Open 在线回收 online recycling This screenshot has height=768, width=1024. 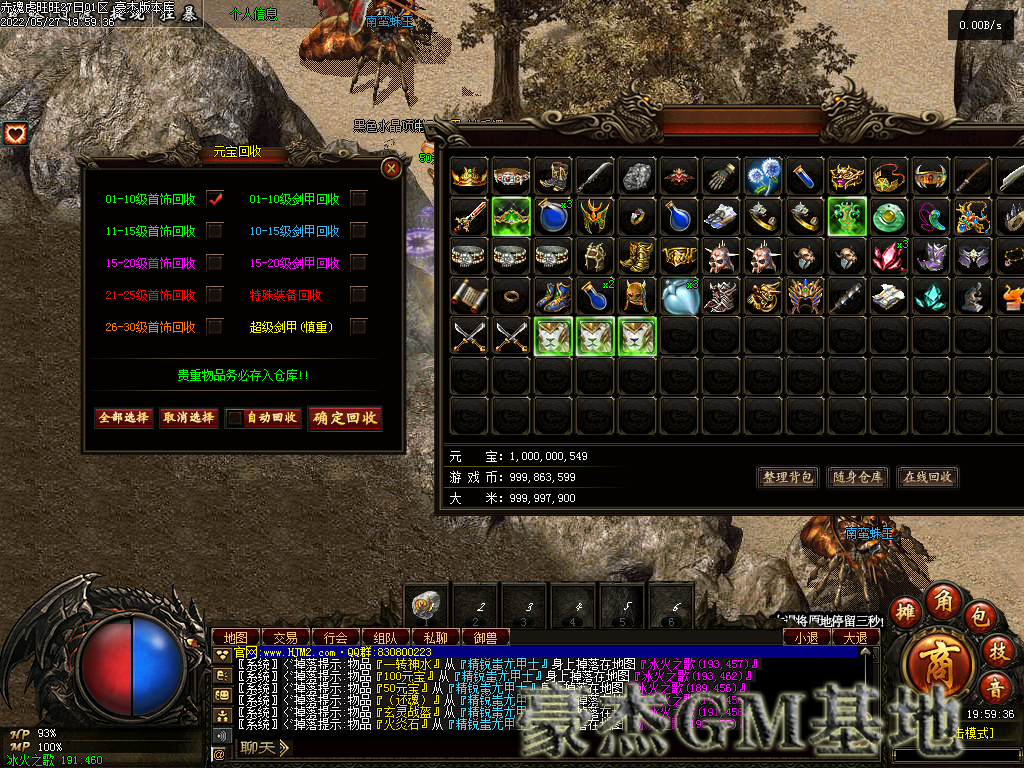tap(927, 477)
